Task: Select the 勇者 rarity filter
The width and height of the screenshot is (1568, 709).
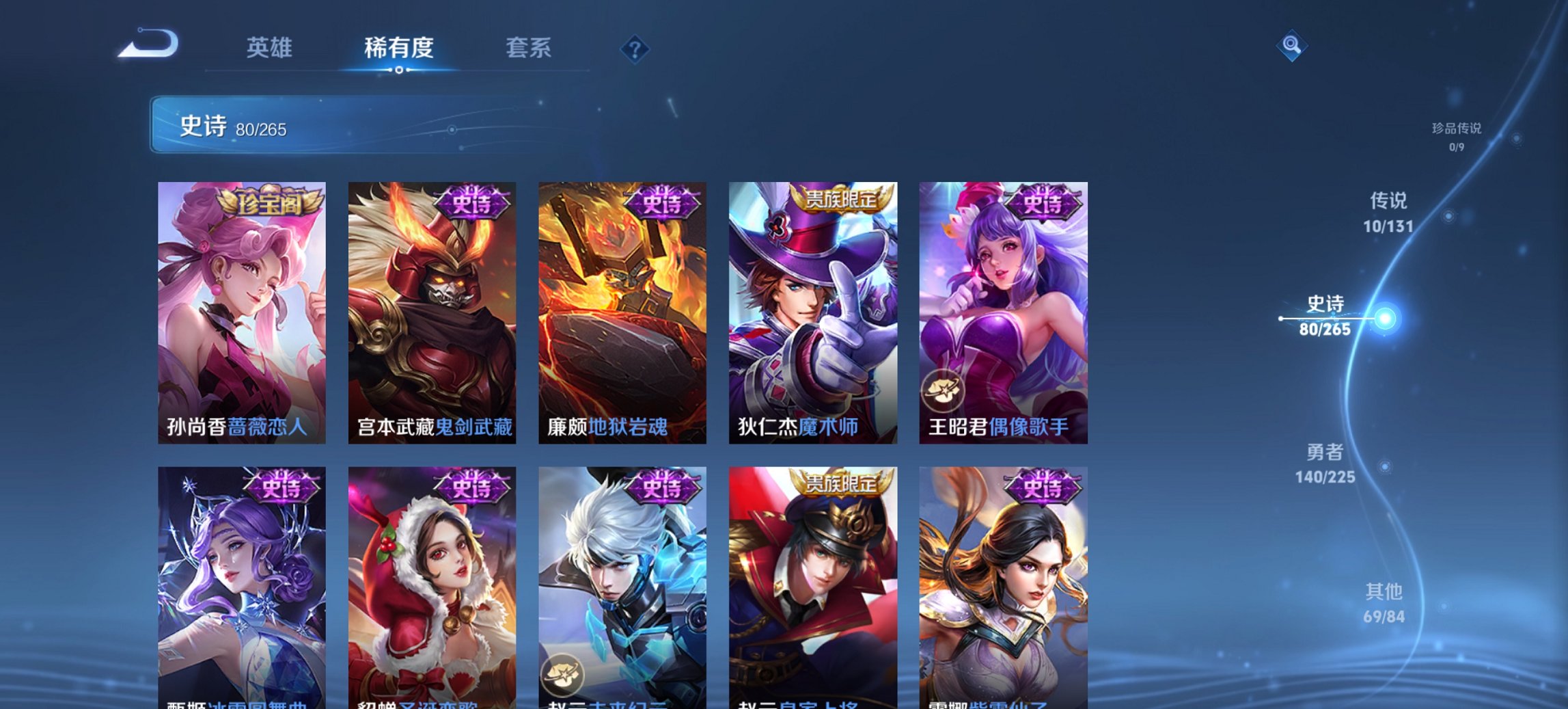Action: pyautogui.click(x=1325, y=453)
